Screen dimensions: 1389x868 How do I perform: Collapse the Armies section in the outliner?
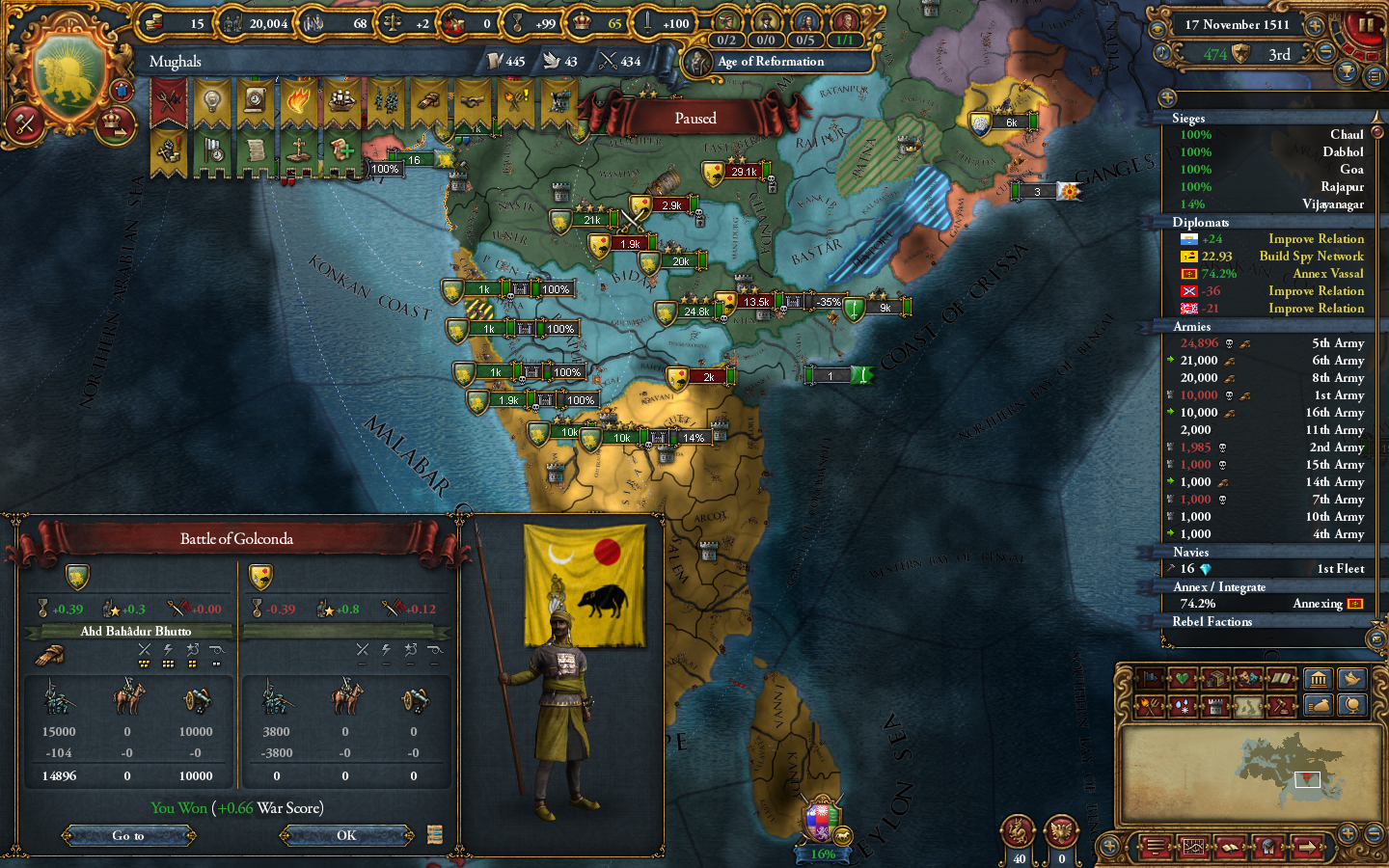coord(1190,326)
